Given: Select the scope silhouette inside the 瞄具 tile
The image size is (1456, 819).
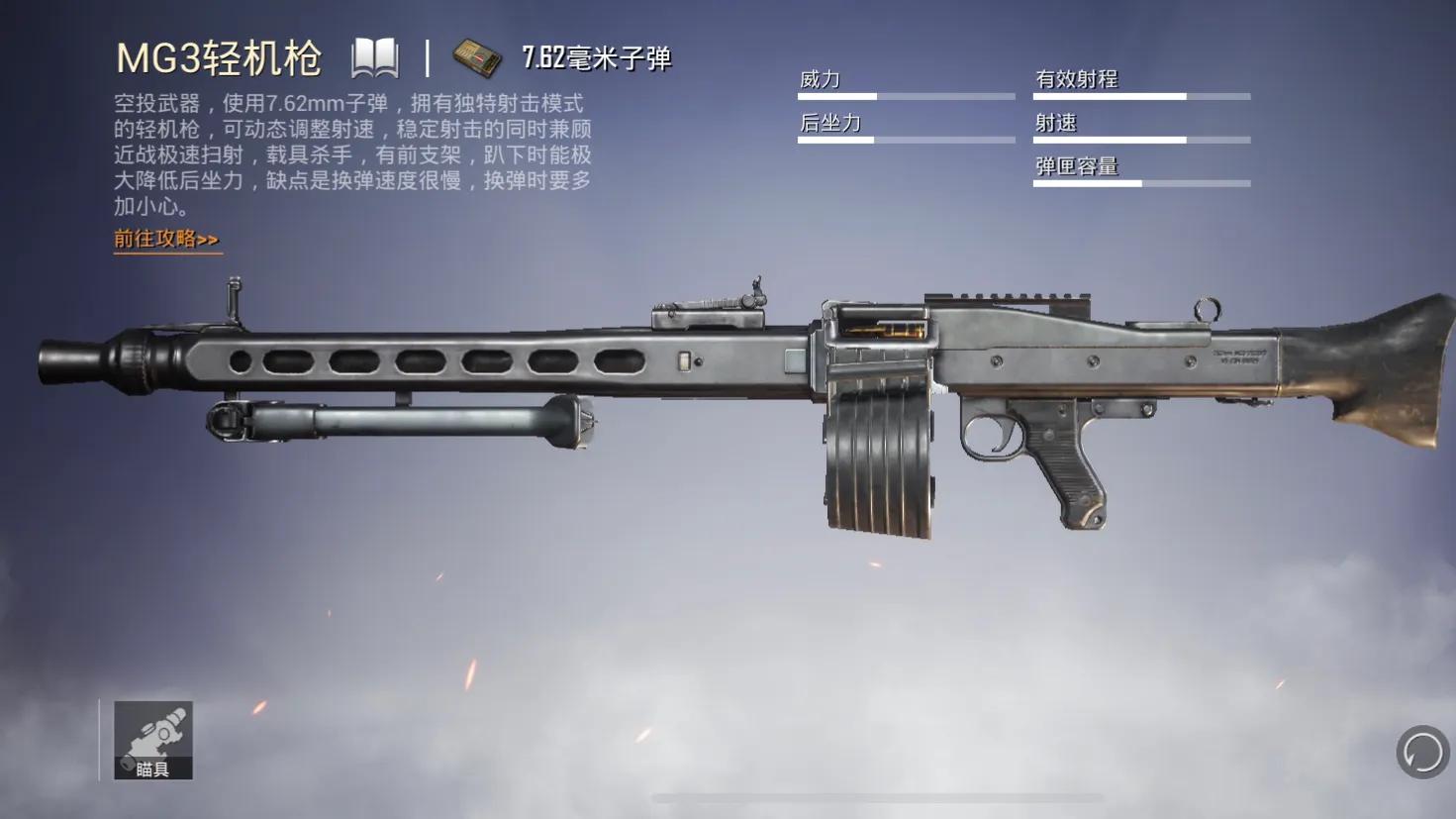Looking at the screenshot, I should tap(158, 731).
